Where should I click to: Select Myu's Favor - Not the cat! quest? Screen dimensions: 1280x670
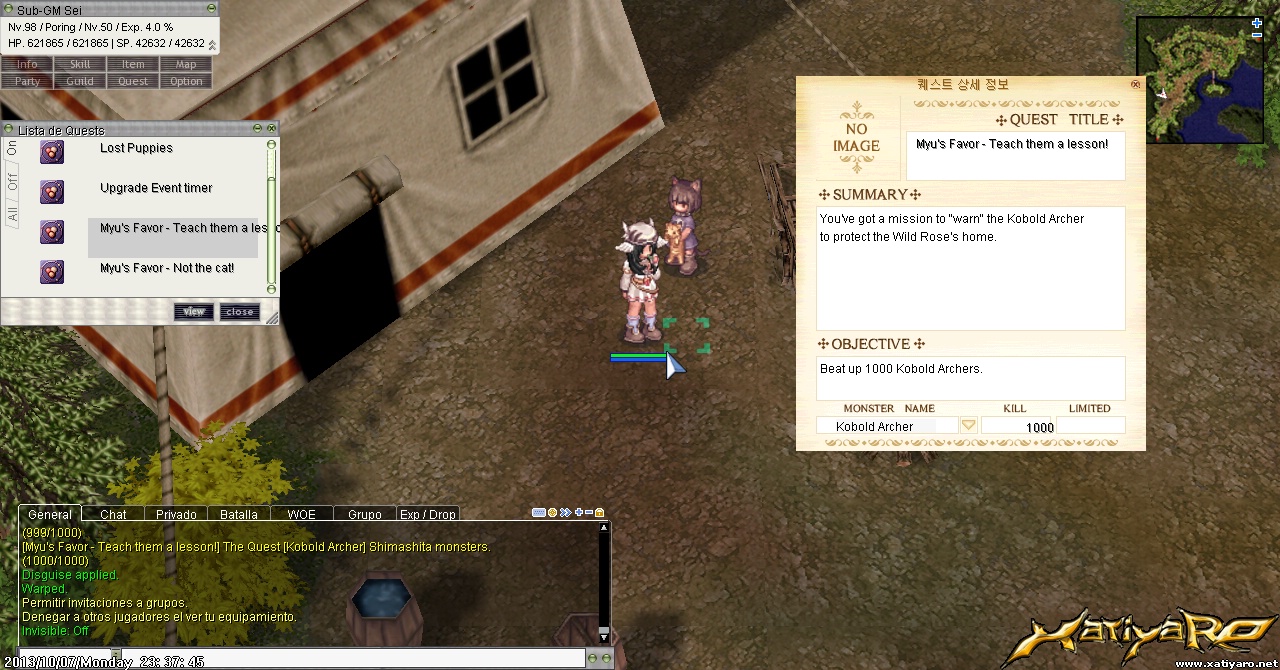pos(167,269)
